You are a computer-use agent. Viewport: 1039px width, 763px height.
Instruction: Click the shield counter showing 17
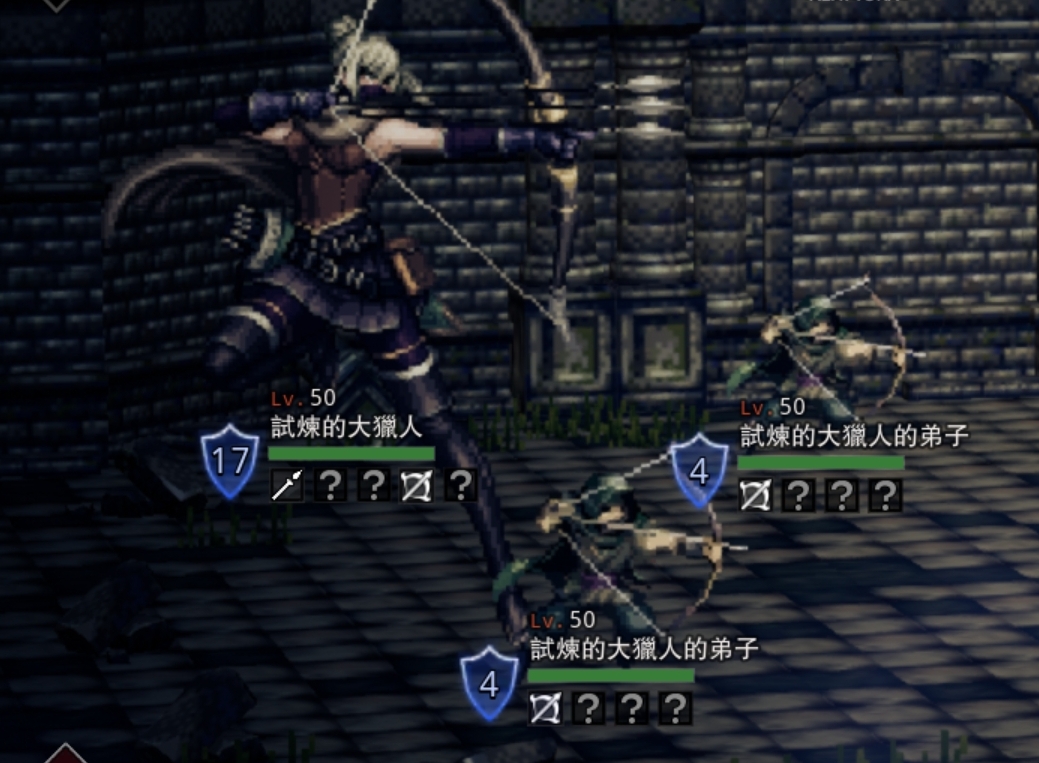click(x=230, y=461)
